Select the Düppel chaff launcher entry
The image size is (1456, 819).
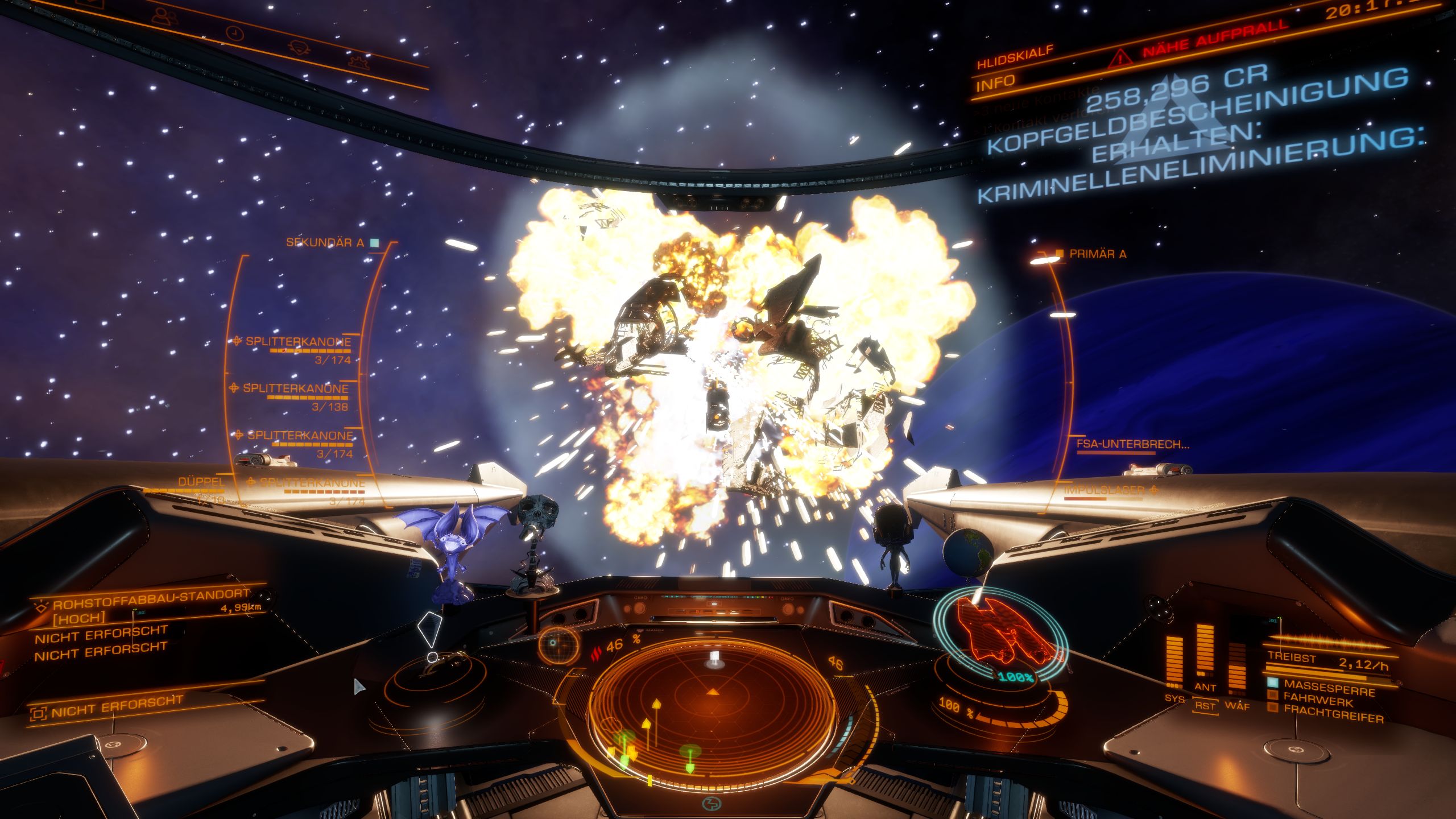tap(201, 482)
